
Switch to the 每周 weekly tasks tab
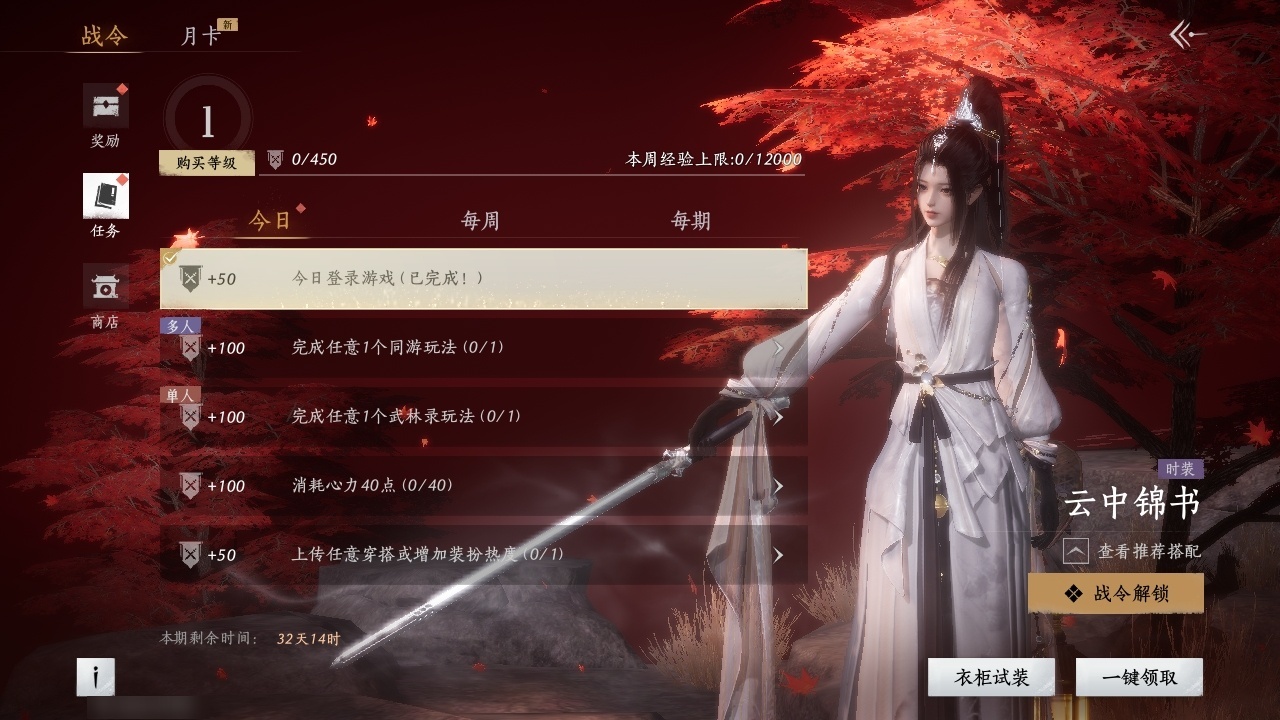pos(480,221)
